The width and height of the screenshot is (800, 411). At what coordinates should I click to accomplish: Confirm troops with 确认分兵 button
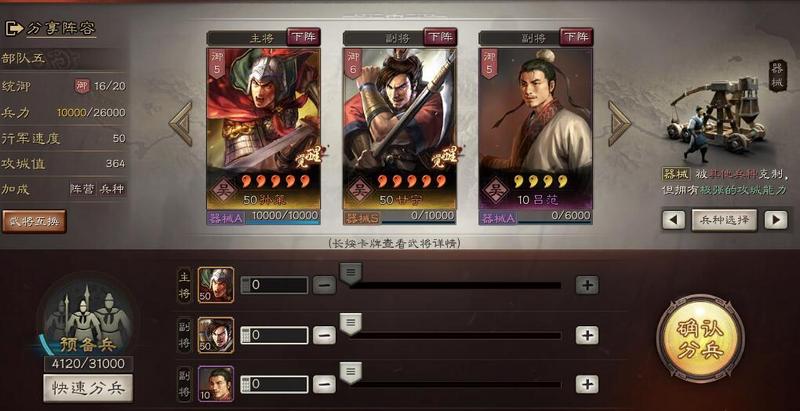point(700,339)
